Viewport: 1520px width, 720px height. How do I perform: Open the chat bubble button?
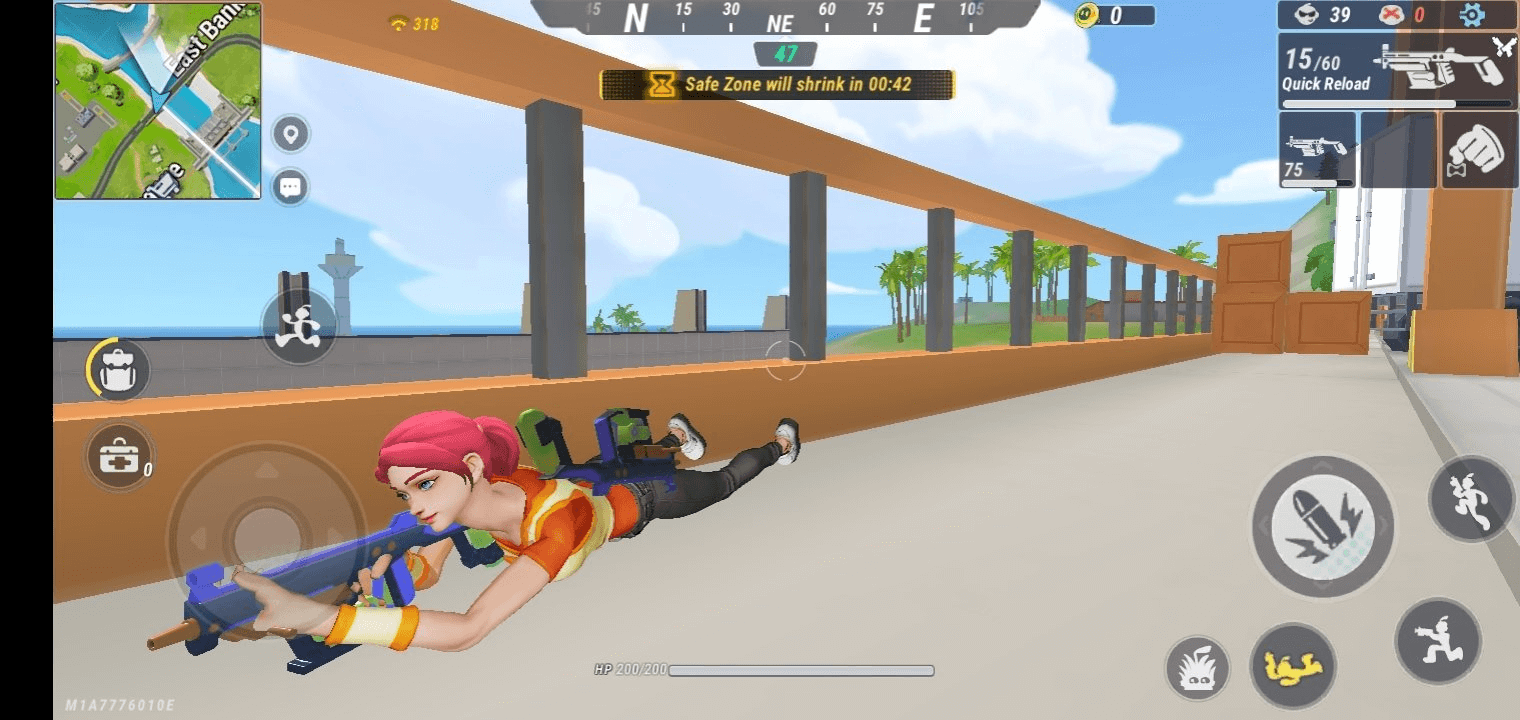(291, 187)
